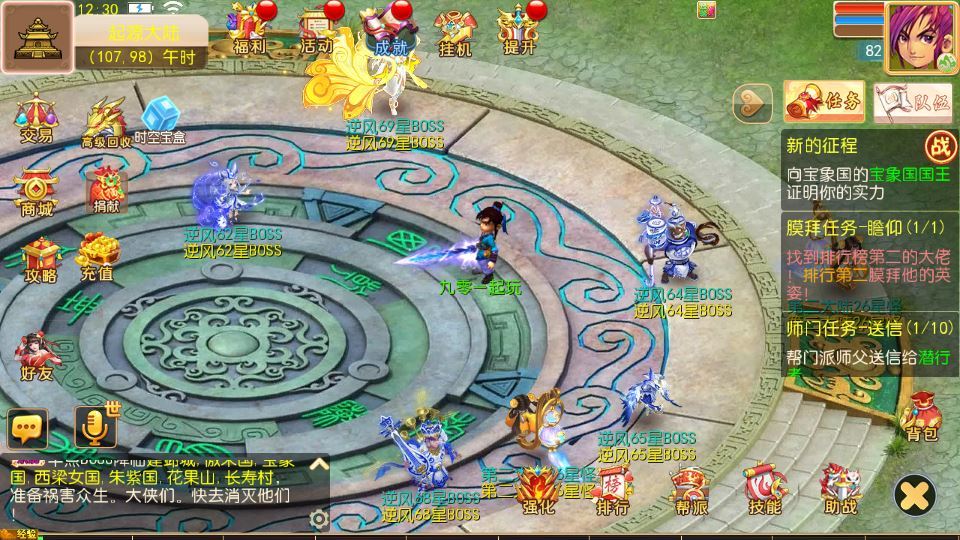
Task: Tap the microphone voice chat button
Action: pyautogui.click(x=96, y=428)
